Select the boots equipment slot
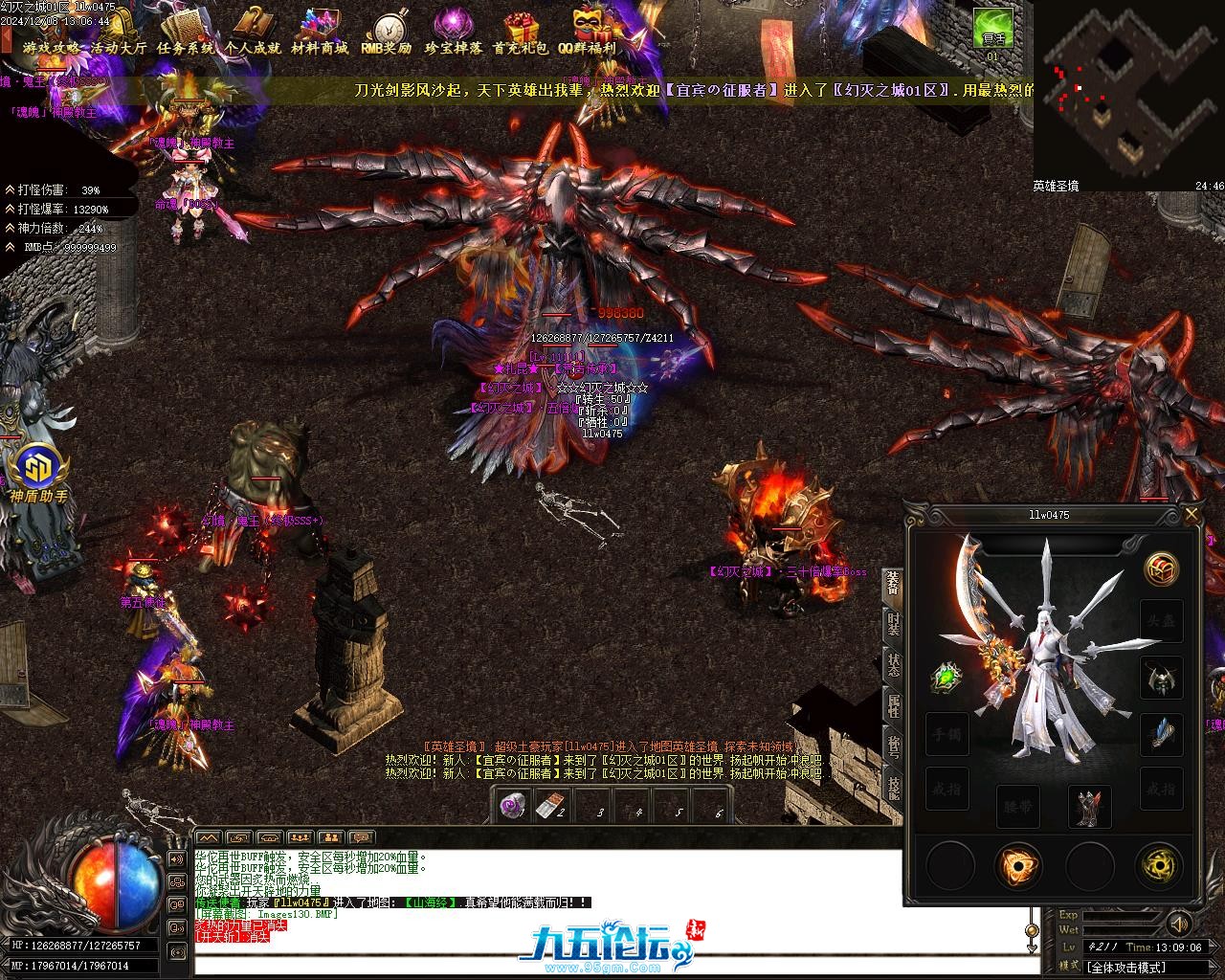Screen dimensions: 1225x980 click(x=1089, y=806)
